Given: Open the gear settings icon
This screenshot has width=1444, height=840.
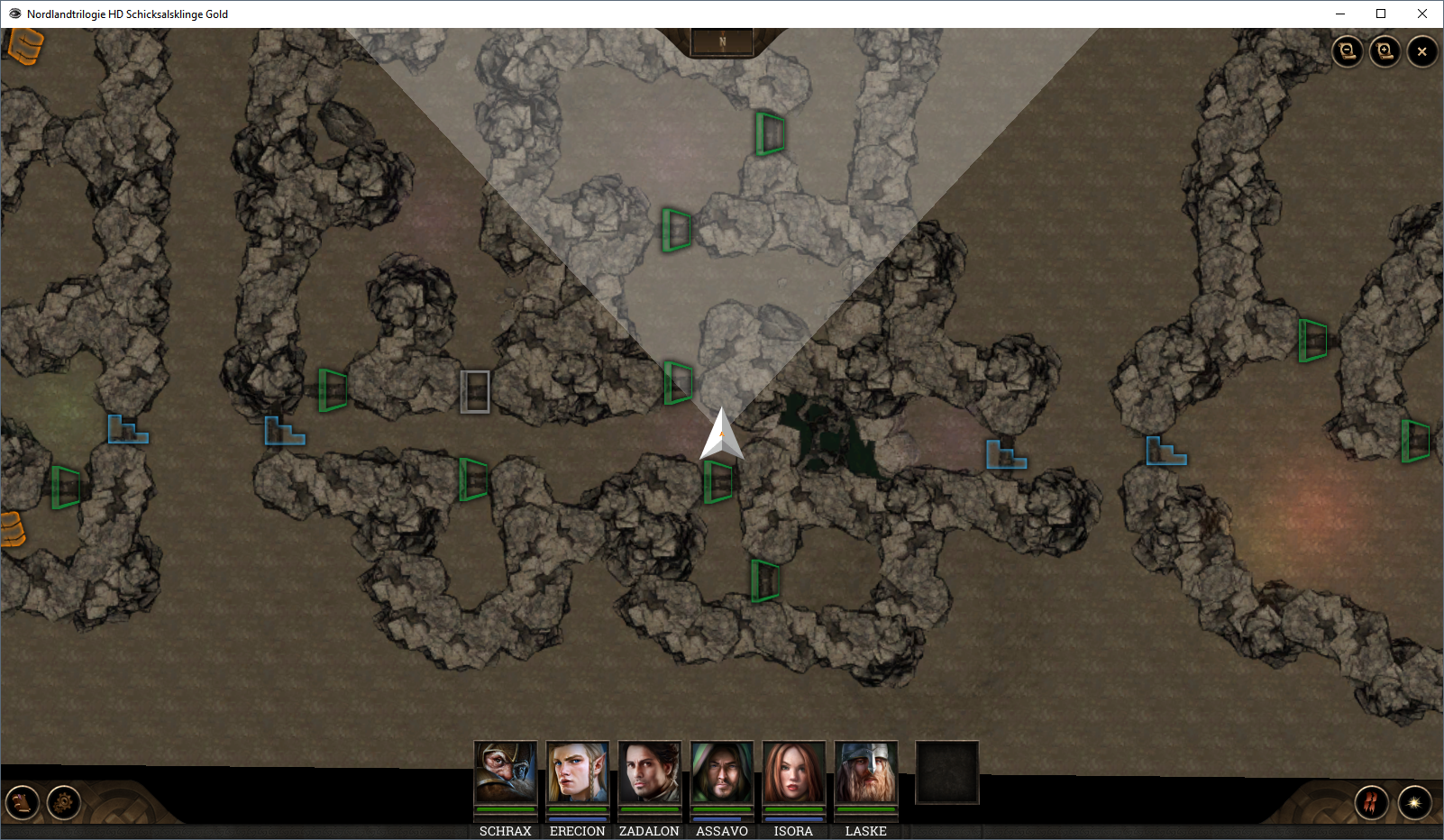Looking at the screenshot, I should pos(64,801).
